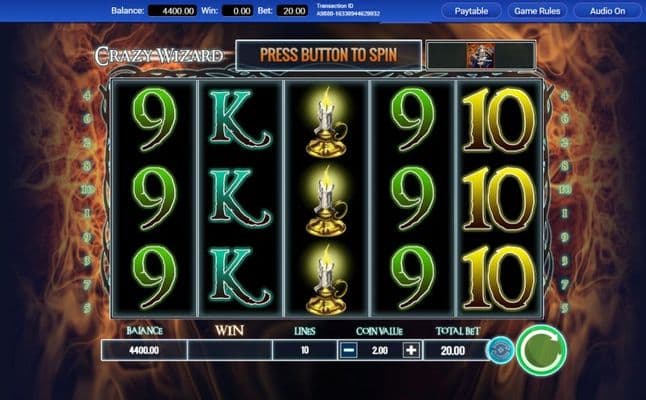Spin the reels with the green button
This screenshot has height=400, width=646.
(x=541, y=349)
